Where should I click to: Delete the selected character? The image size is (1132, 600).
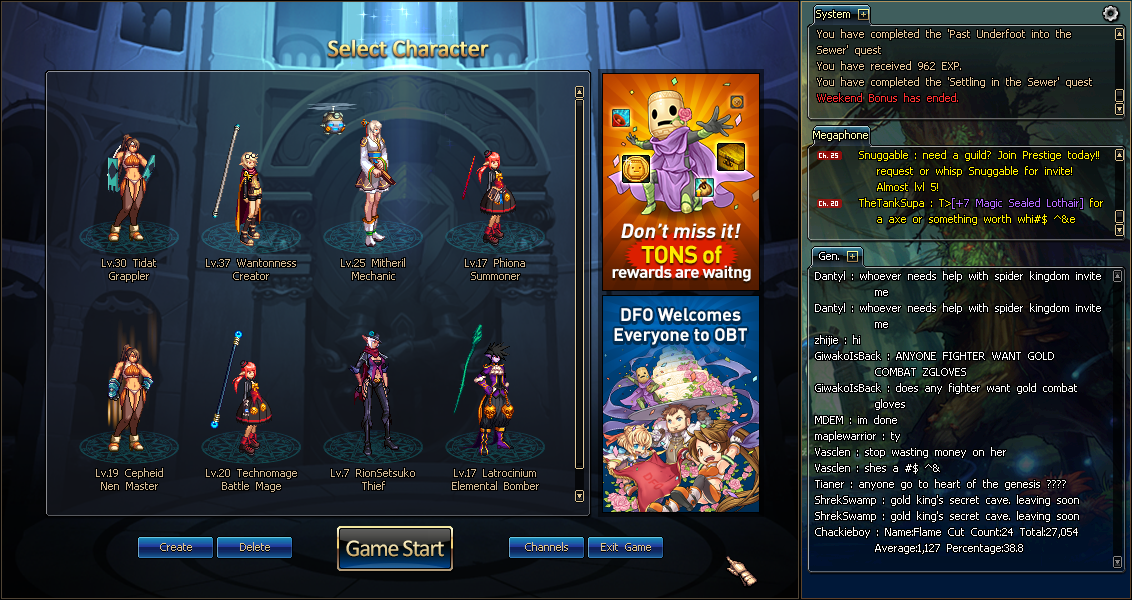click(x=254, y=547)
